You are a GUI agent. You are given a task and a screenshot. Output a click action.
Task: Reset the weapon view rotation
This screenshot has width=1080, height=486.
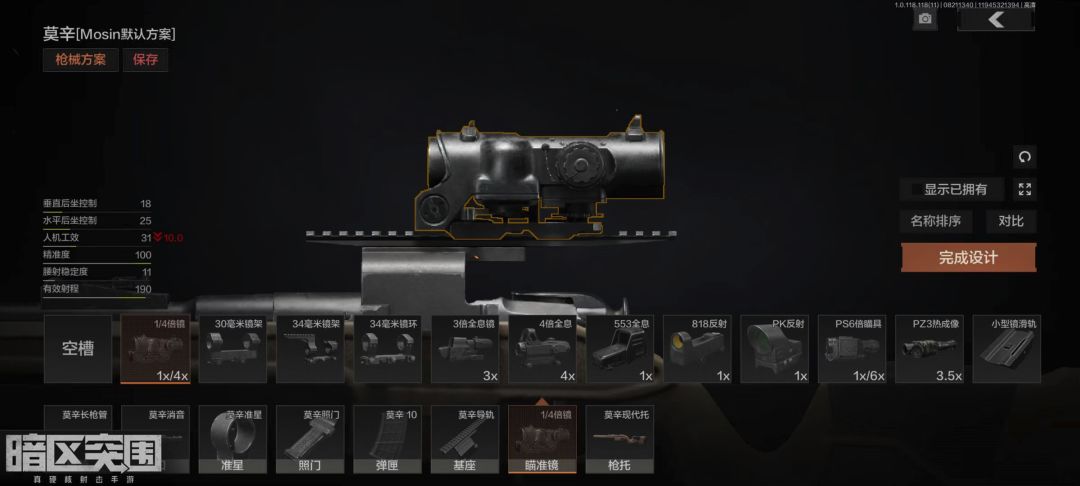pyautogui.click(x=1024, y=157)
